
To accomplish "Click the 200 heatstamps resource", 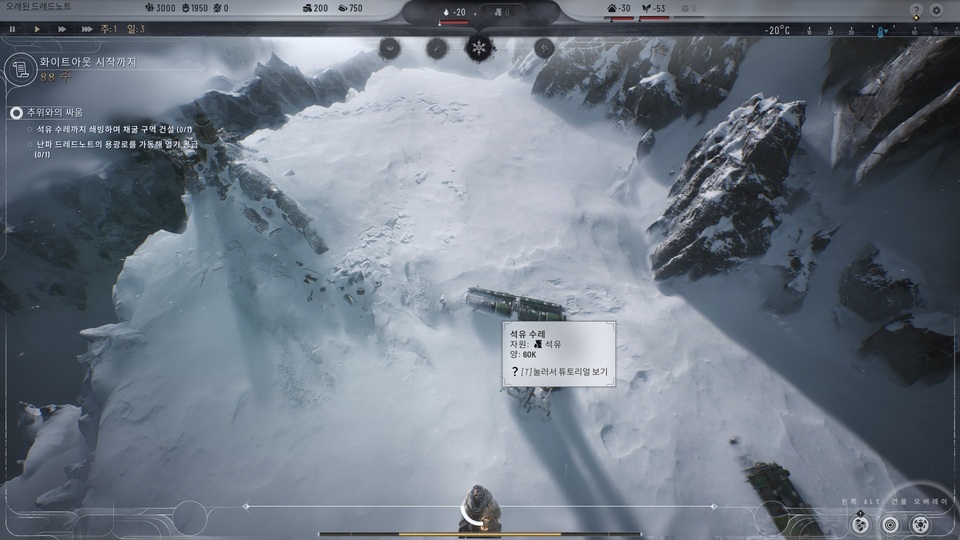I will pyautogui.click(x=313, y=9).
